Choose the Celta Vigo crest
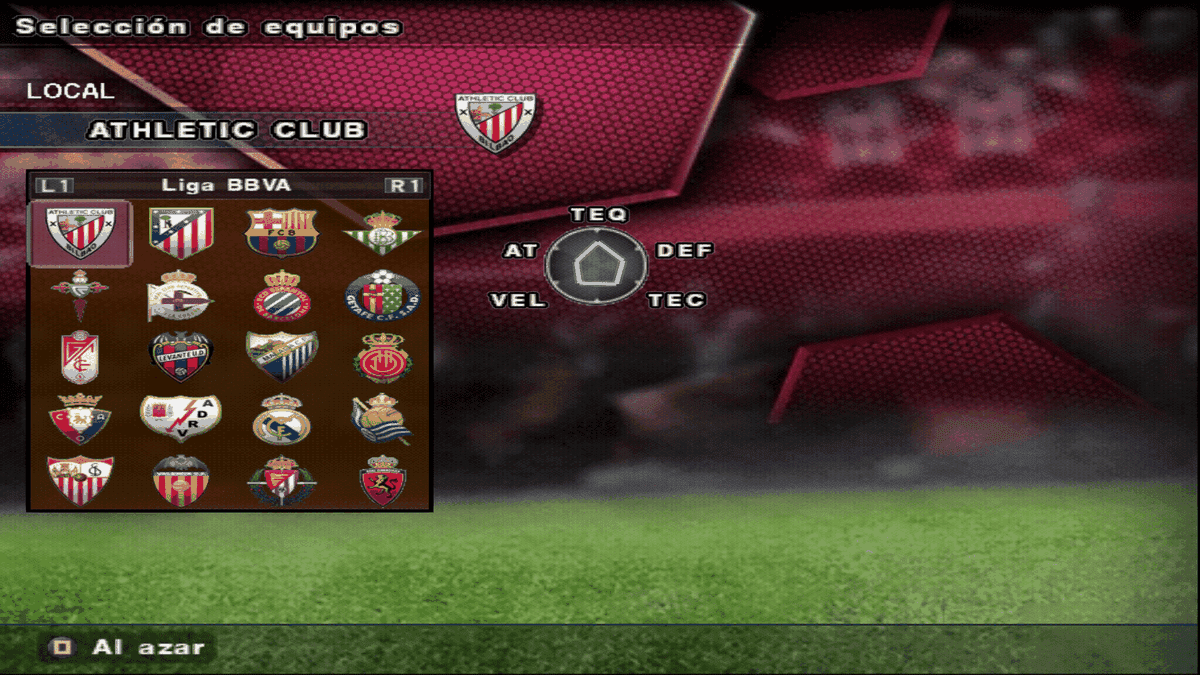The width and height of the screenshot is (1200, 675). [80, 295]
